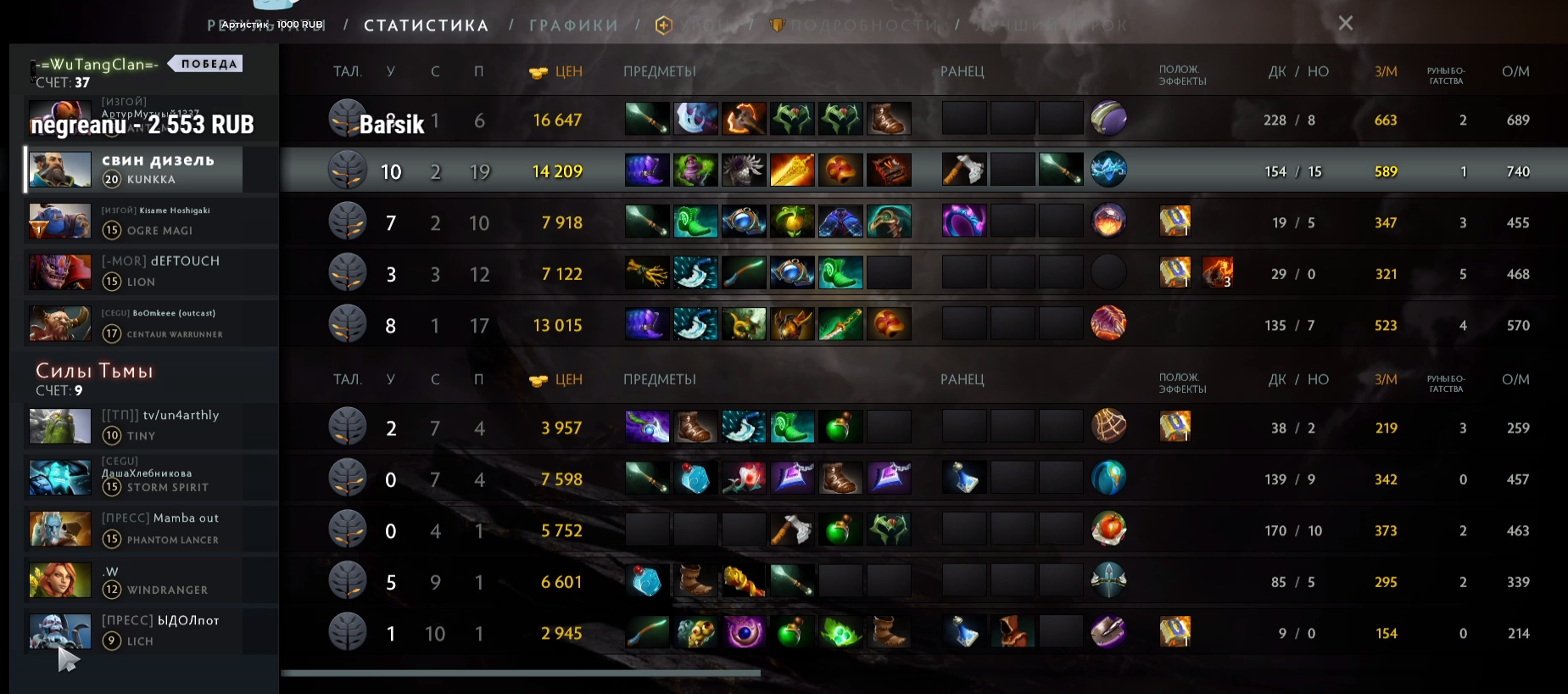Switch to the Статистика tab
1568x694 pixels.
coord(426,25)
